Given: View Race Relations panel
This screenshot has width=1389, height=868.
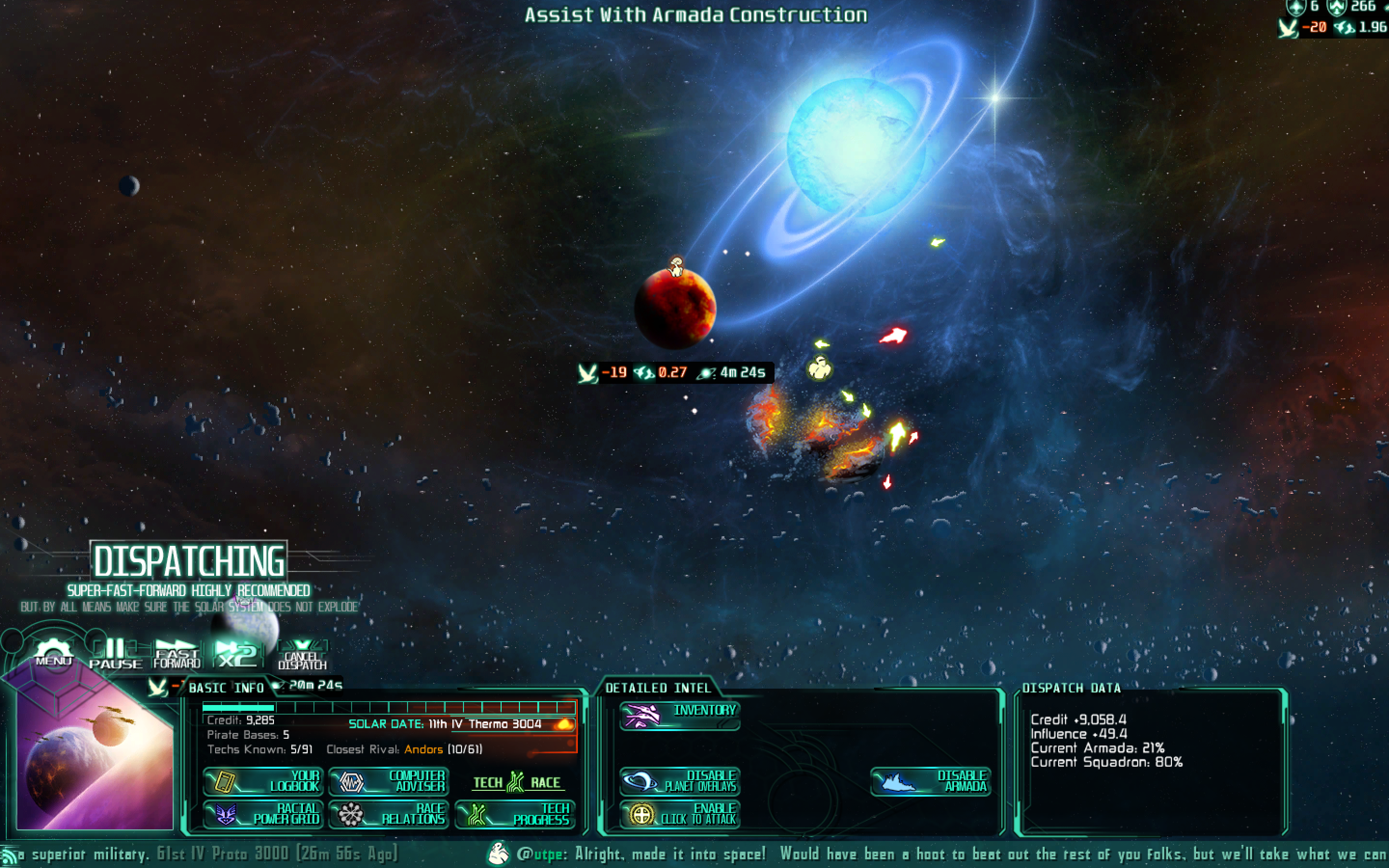Looking at the screenshot, I should coord(389,814).
